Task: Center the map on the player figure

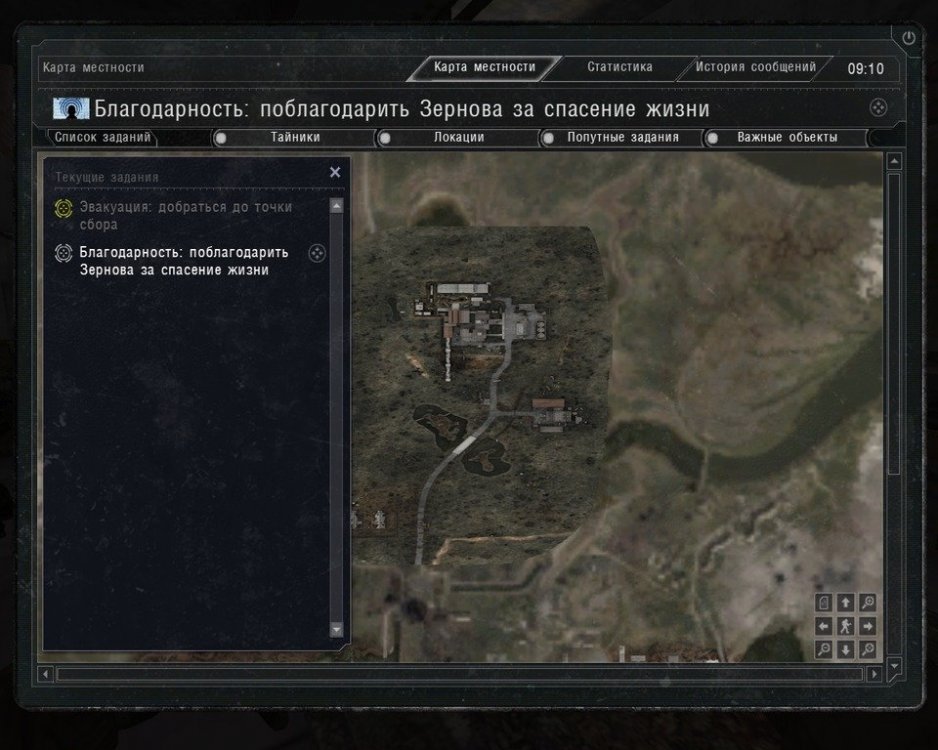Action: (x=846, y=627)
